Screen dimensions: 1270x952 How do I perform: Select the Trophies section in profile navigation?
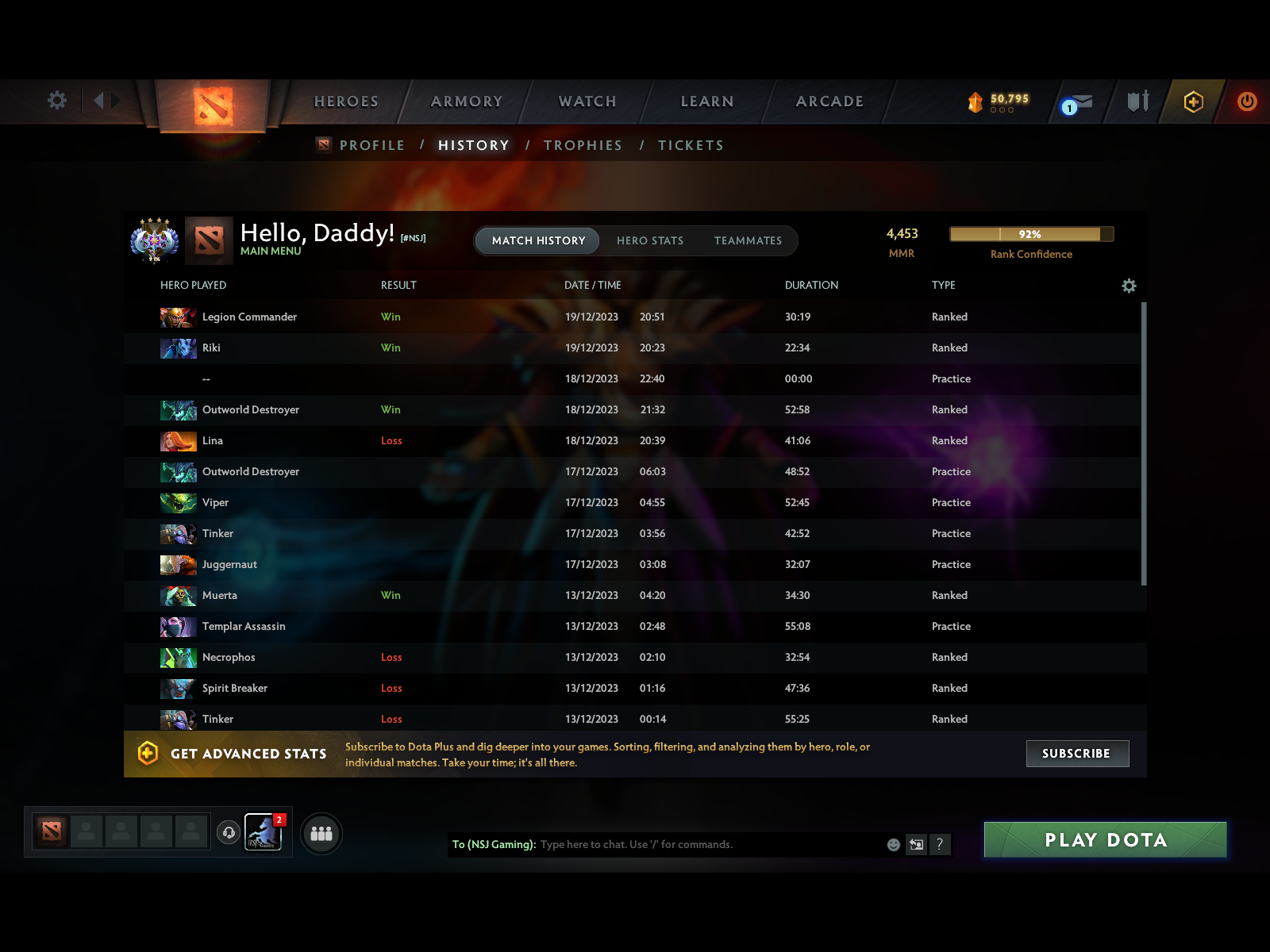click(583, 145)
